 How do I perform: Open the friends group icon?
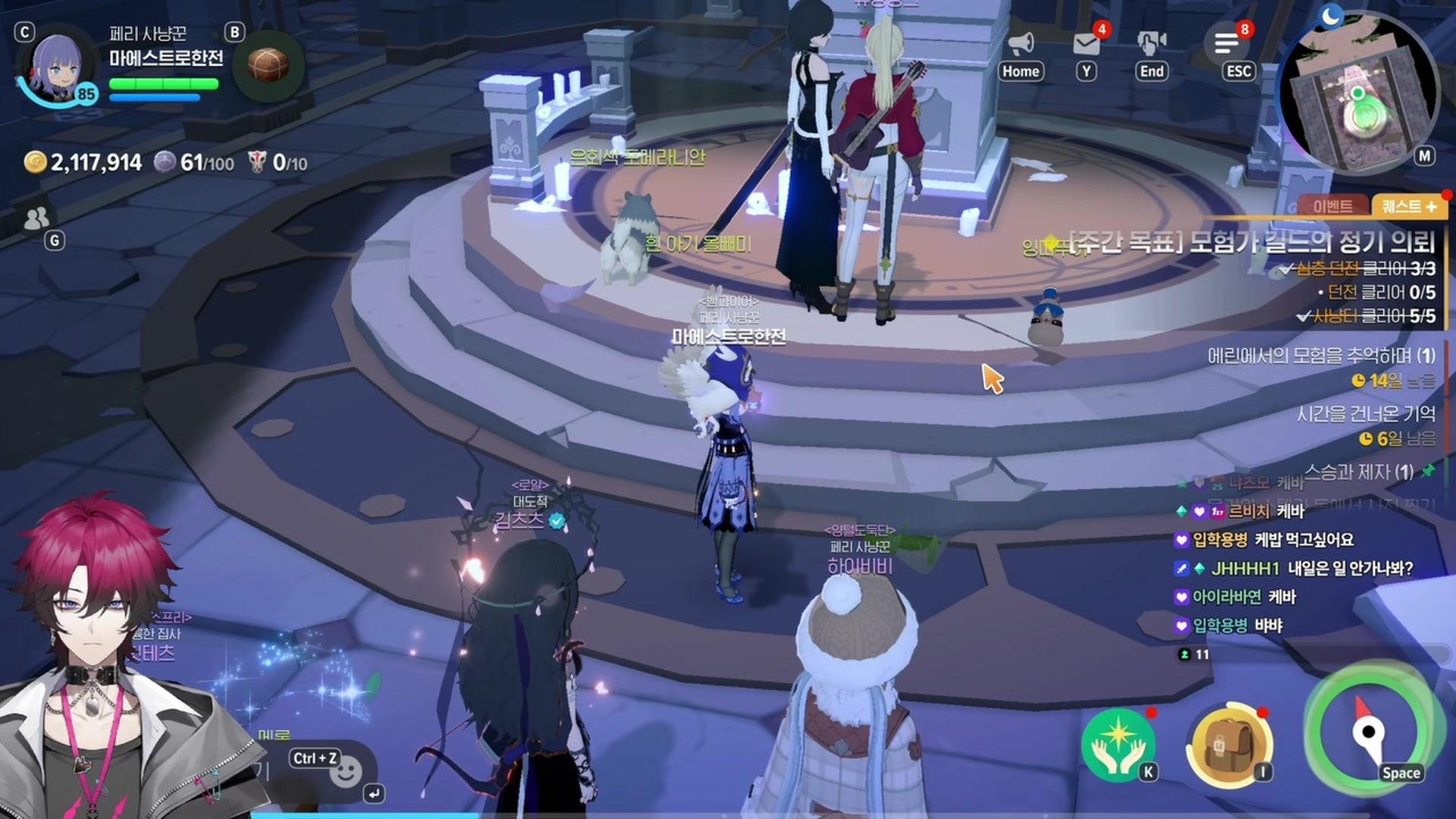pos(36,219)
